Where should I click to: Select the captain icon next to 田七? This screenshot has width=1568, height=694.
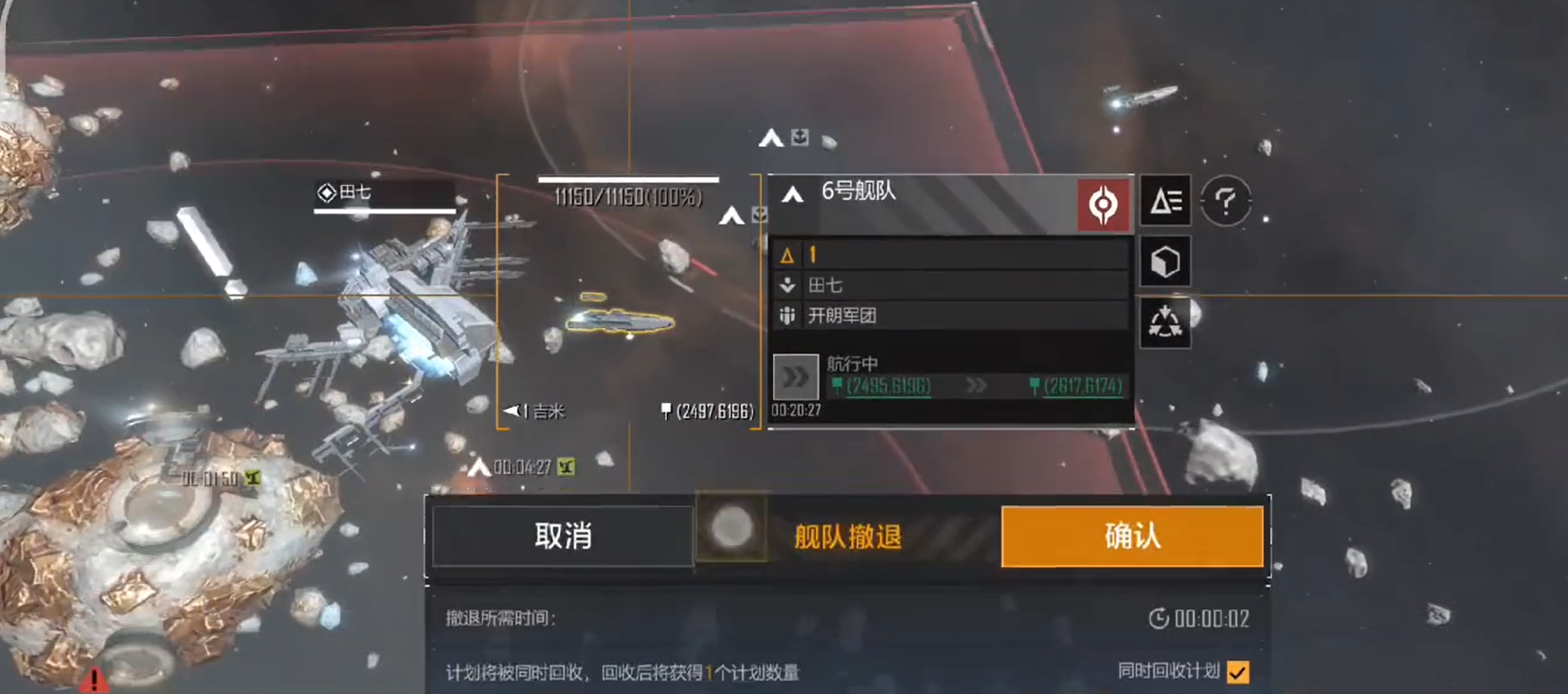[785, 284]
